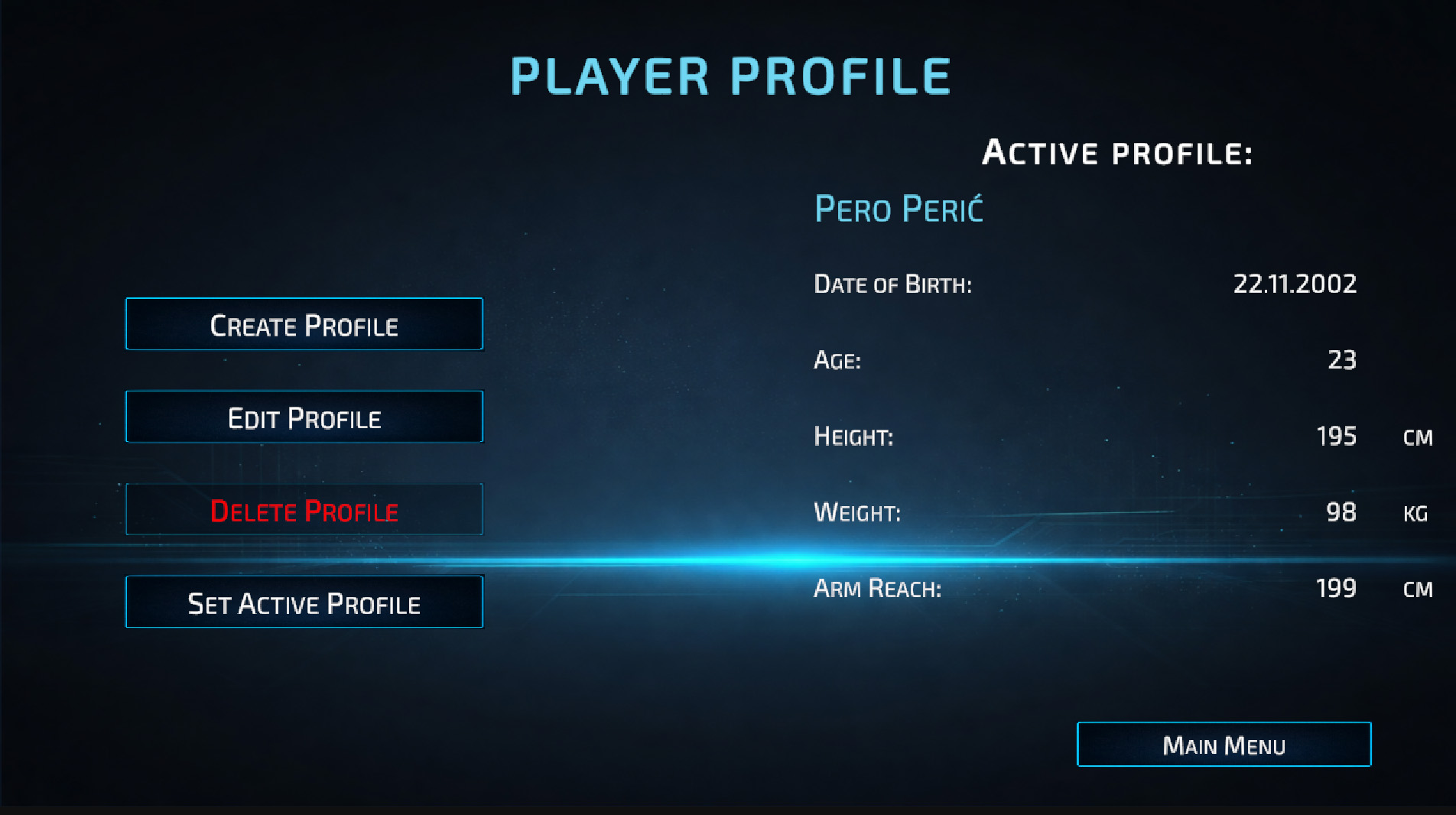Screen dimensions: 1456x815
Task: Open the Edit Profile dialog
Action: (304, 417)
